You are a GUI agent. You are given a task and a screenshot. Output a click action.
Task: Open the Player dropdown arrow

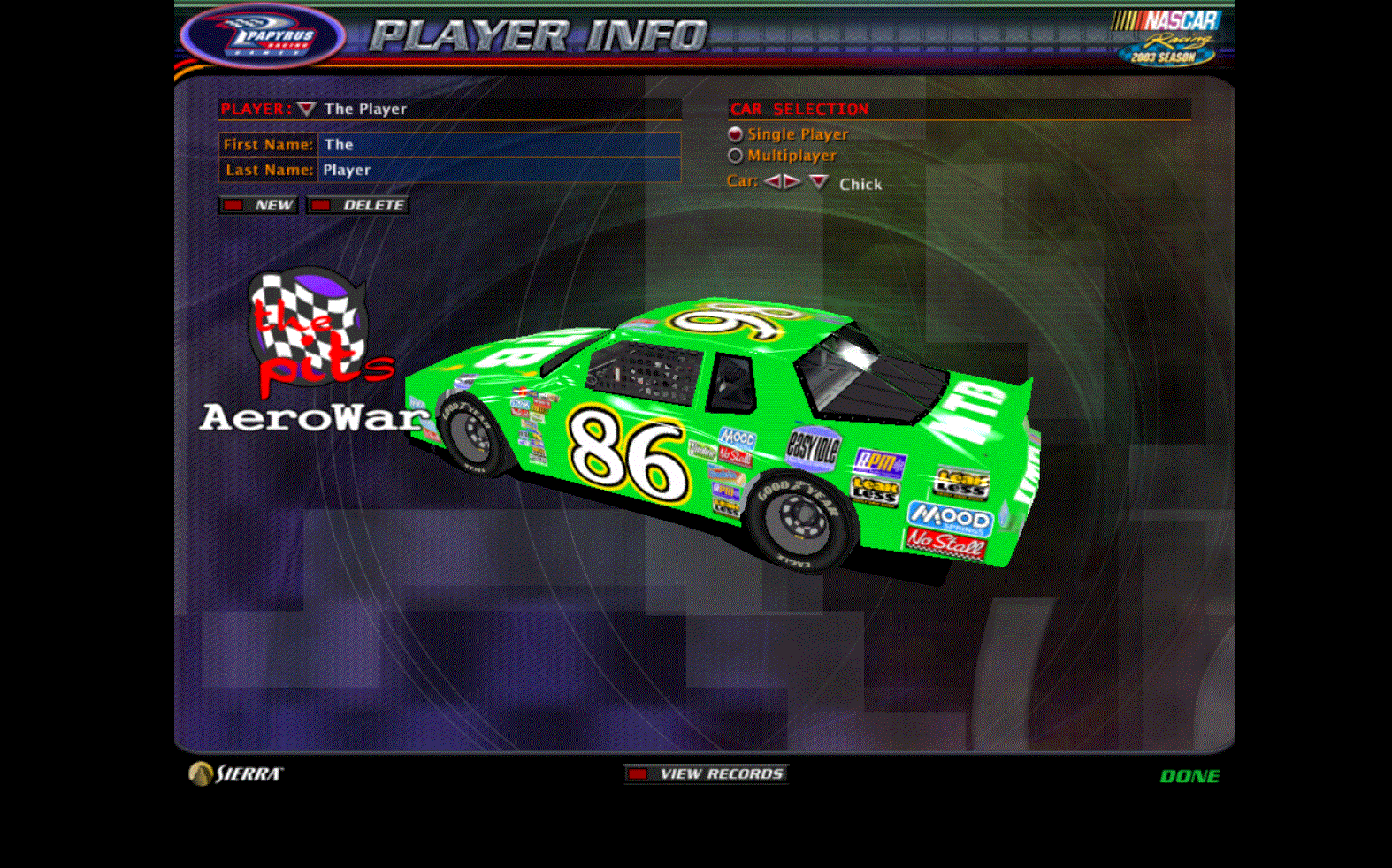pos(306,109)
